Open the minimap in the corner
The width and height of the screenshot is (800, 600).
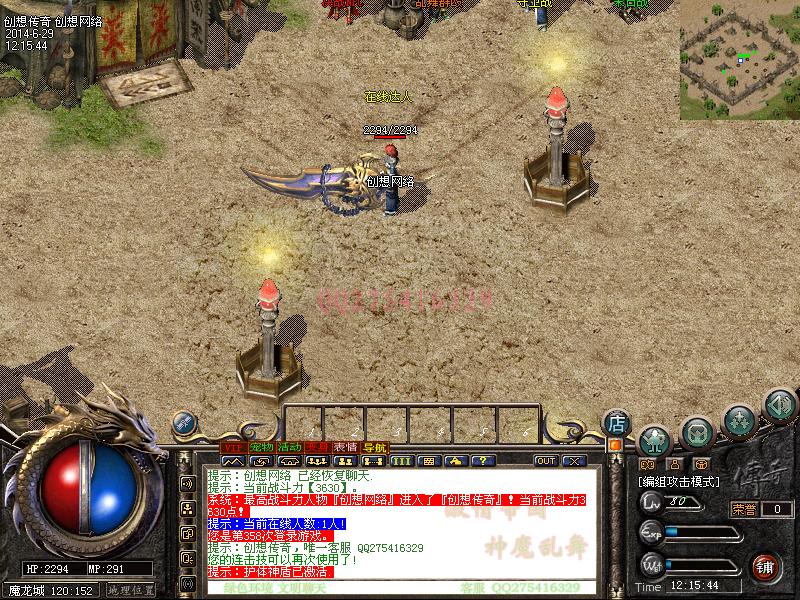pos(739,59)
